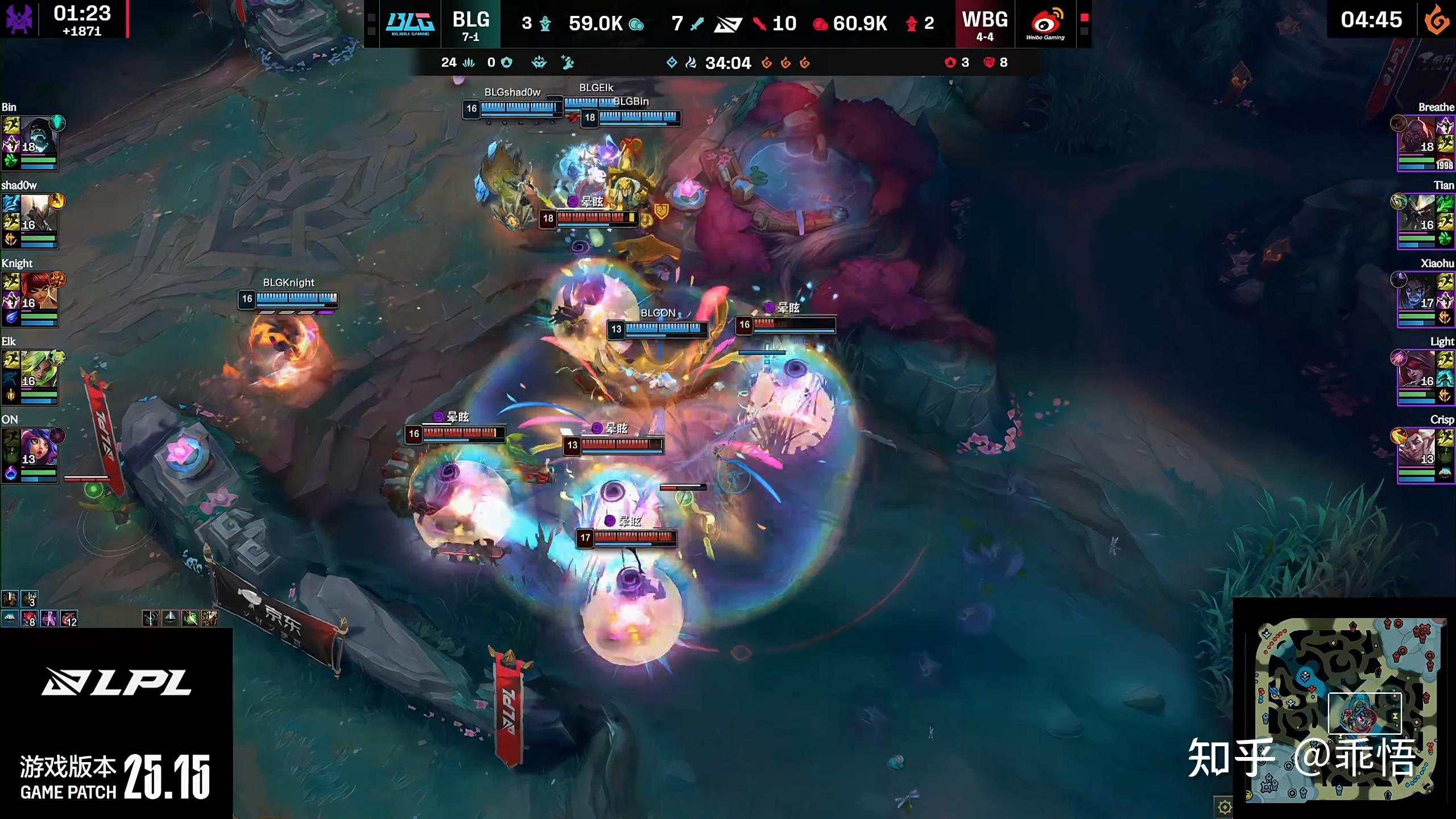The image size is (1456, 819).
Task: Click Light's champion portrait
Action: click(x=1417, y=370)
